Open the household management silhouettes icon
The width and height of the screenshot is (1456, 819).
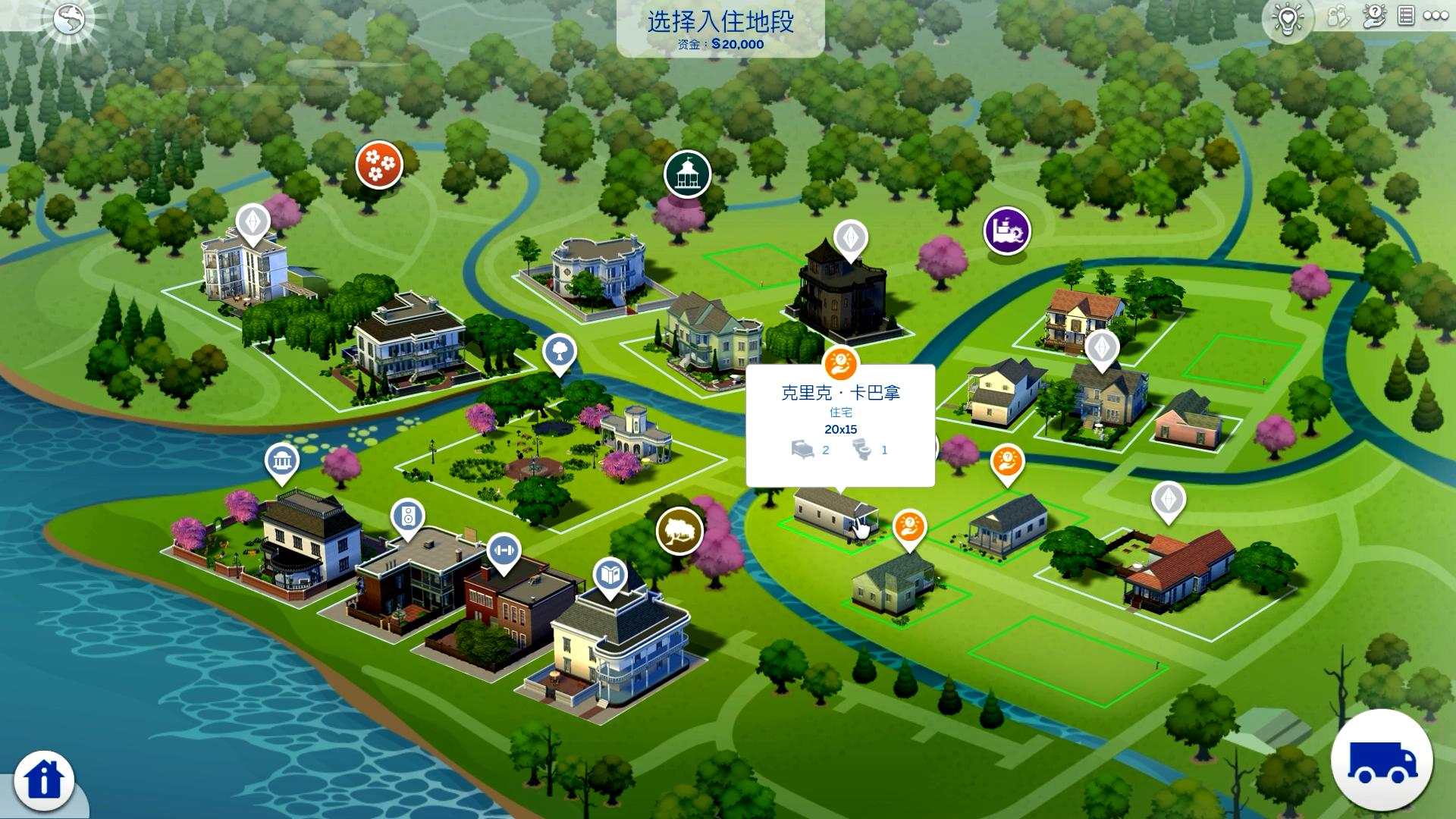pyautogui.click(x=1337, y=17)
